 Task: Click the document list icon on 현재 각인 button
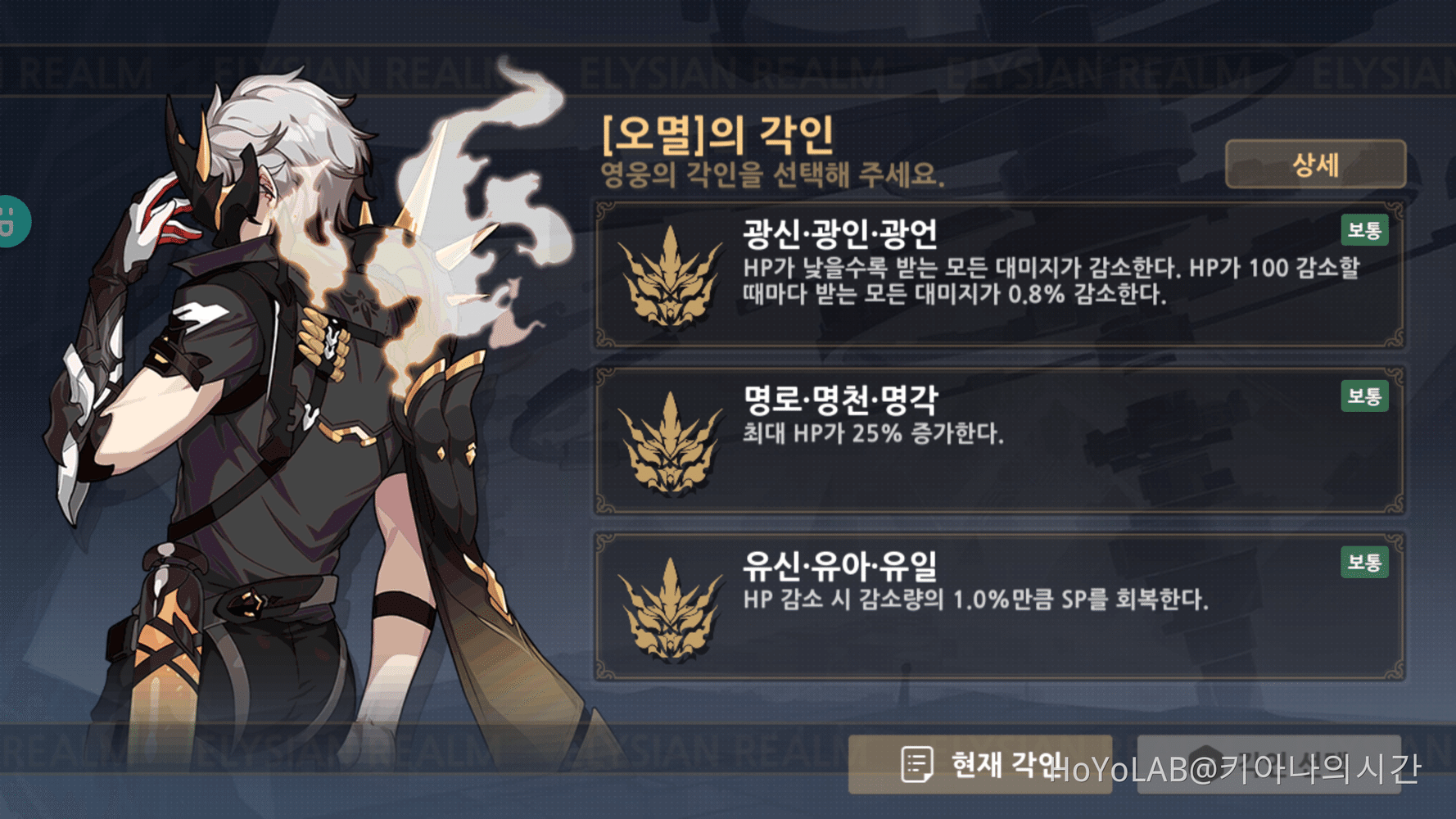pyautogui.click(x=919, y=763)
